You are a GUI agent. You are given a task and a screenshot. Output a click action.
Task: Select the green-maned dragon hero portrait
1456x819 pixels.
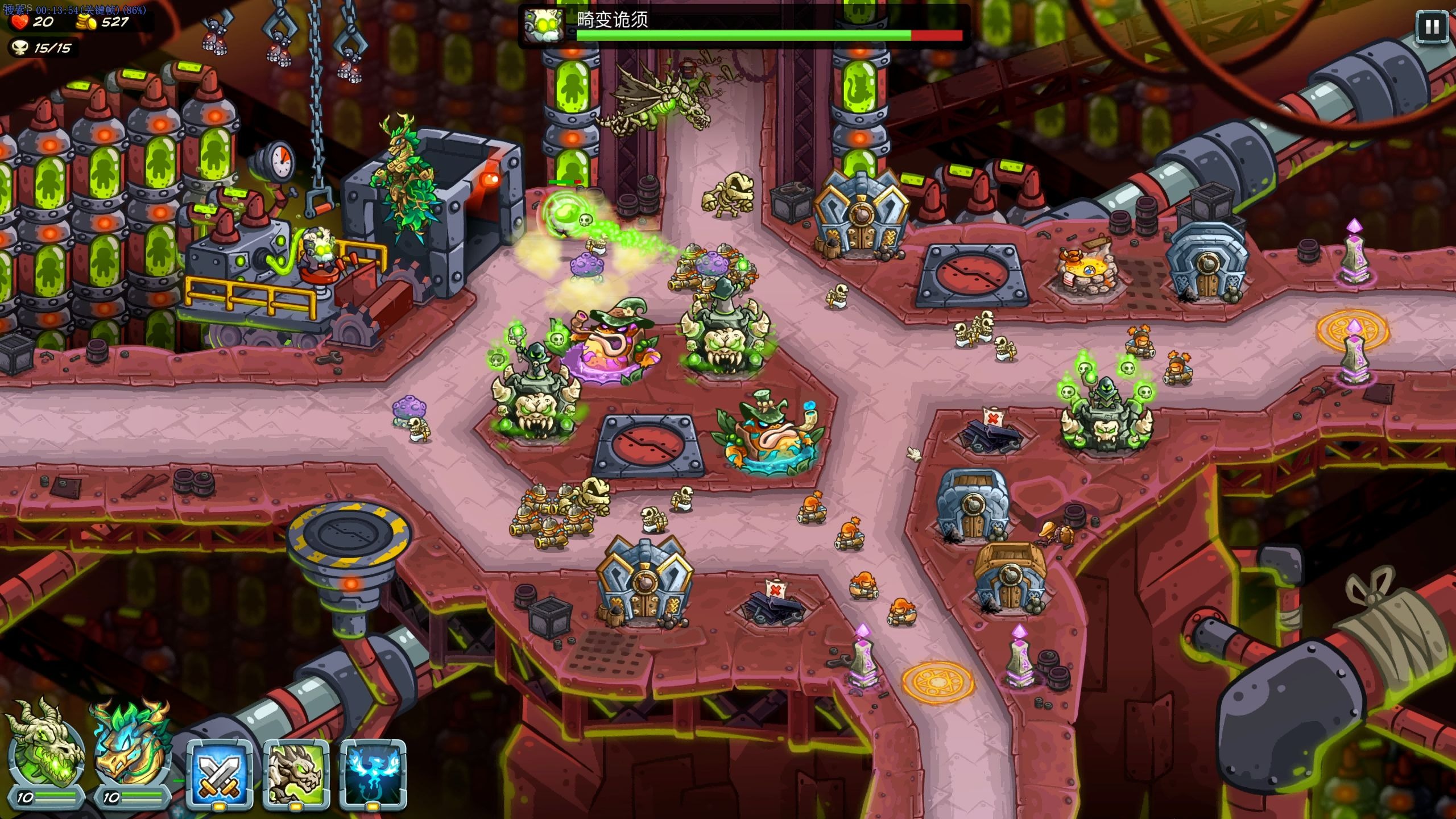coord(131,750)
